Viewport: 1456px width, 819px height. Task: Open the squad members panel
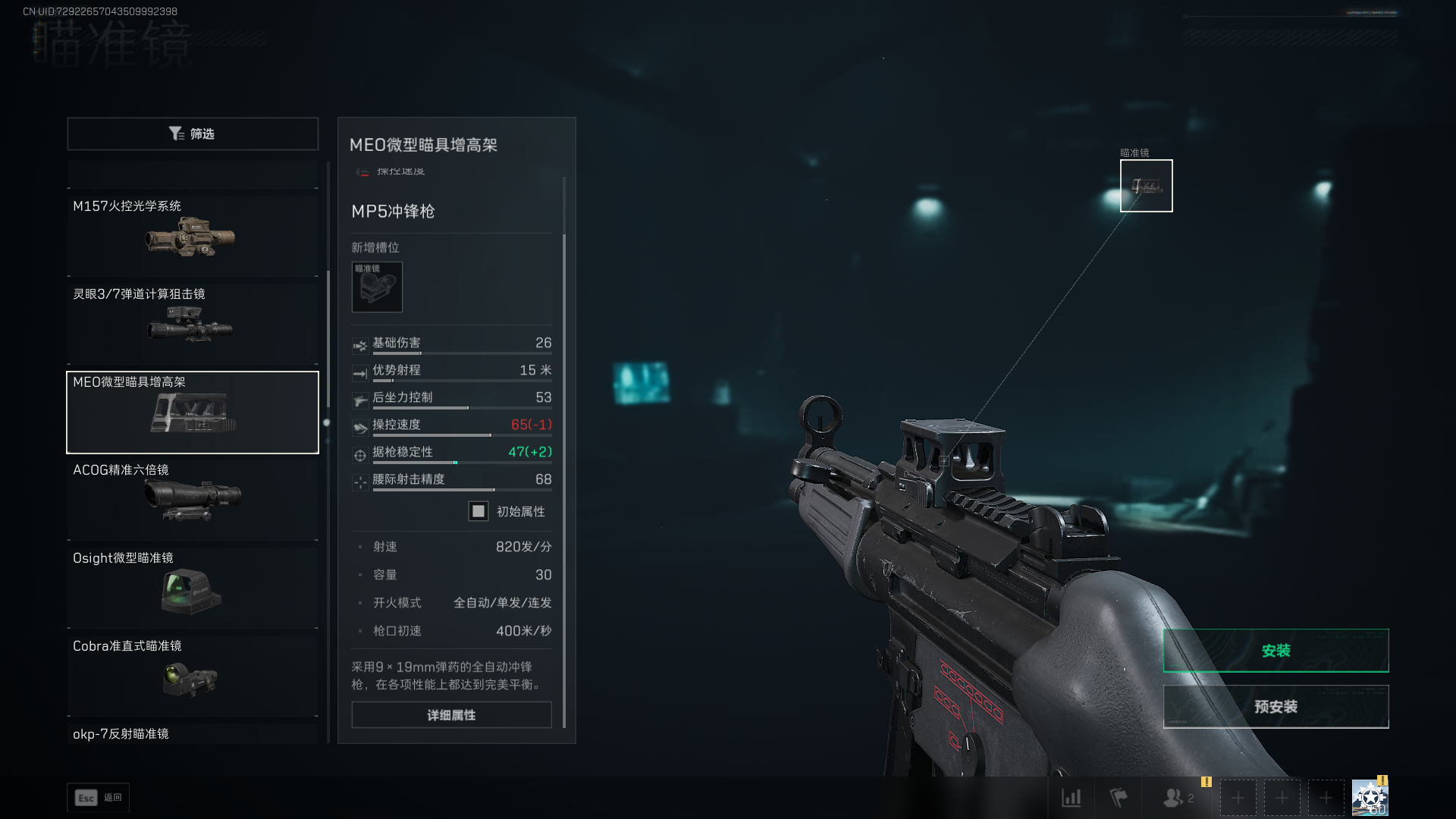[x=1174, y=798]
